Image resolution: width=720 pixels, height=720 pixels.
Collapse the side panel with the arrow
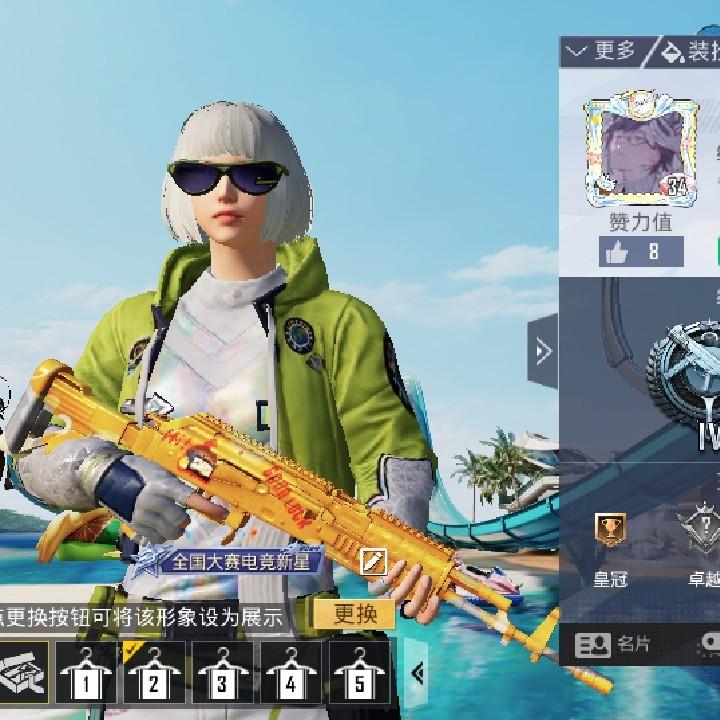[x=543, y=351]
